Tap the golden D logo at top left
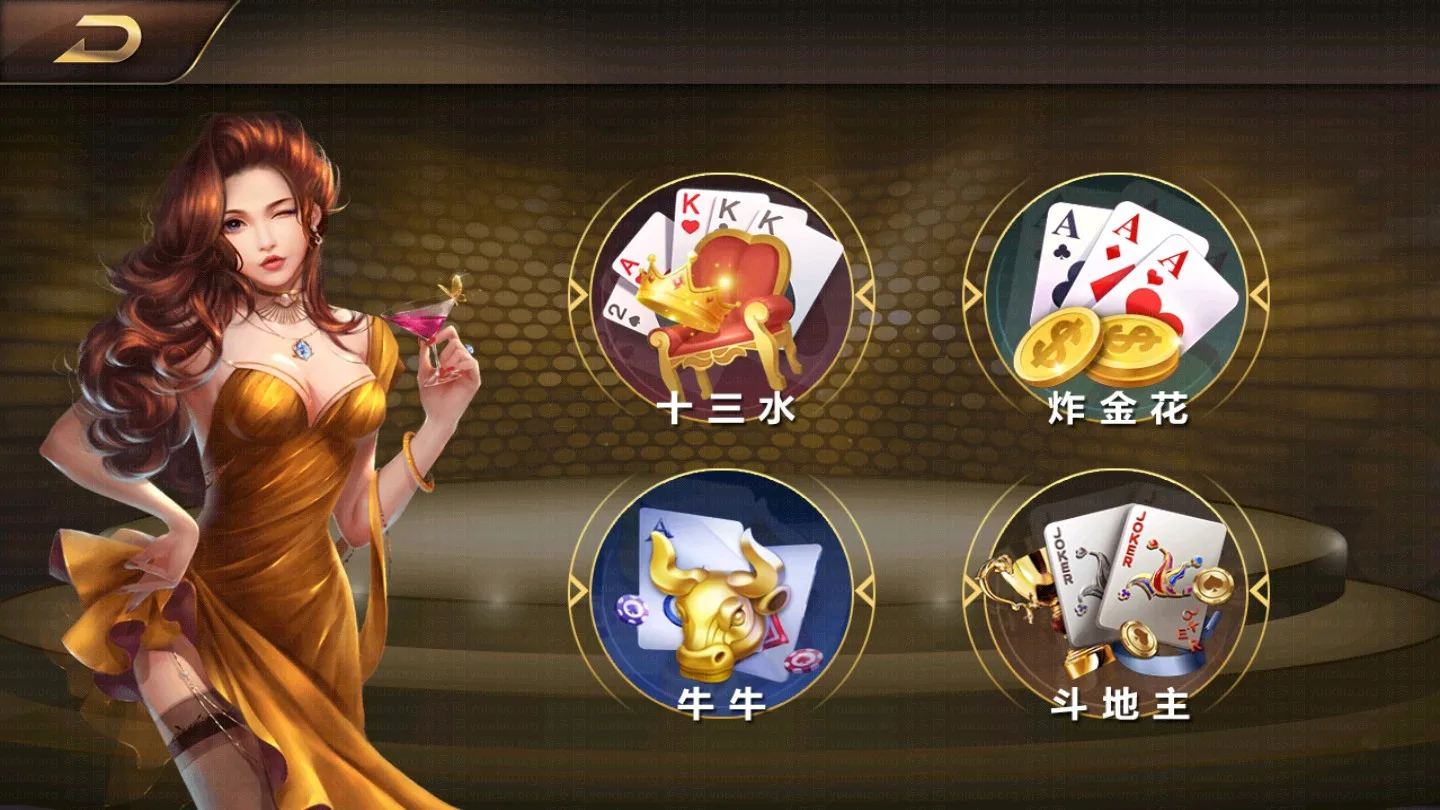Screen dimensions: 1440x810 coord(95,40)
